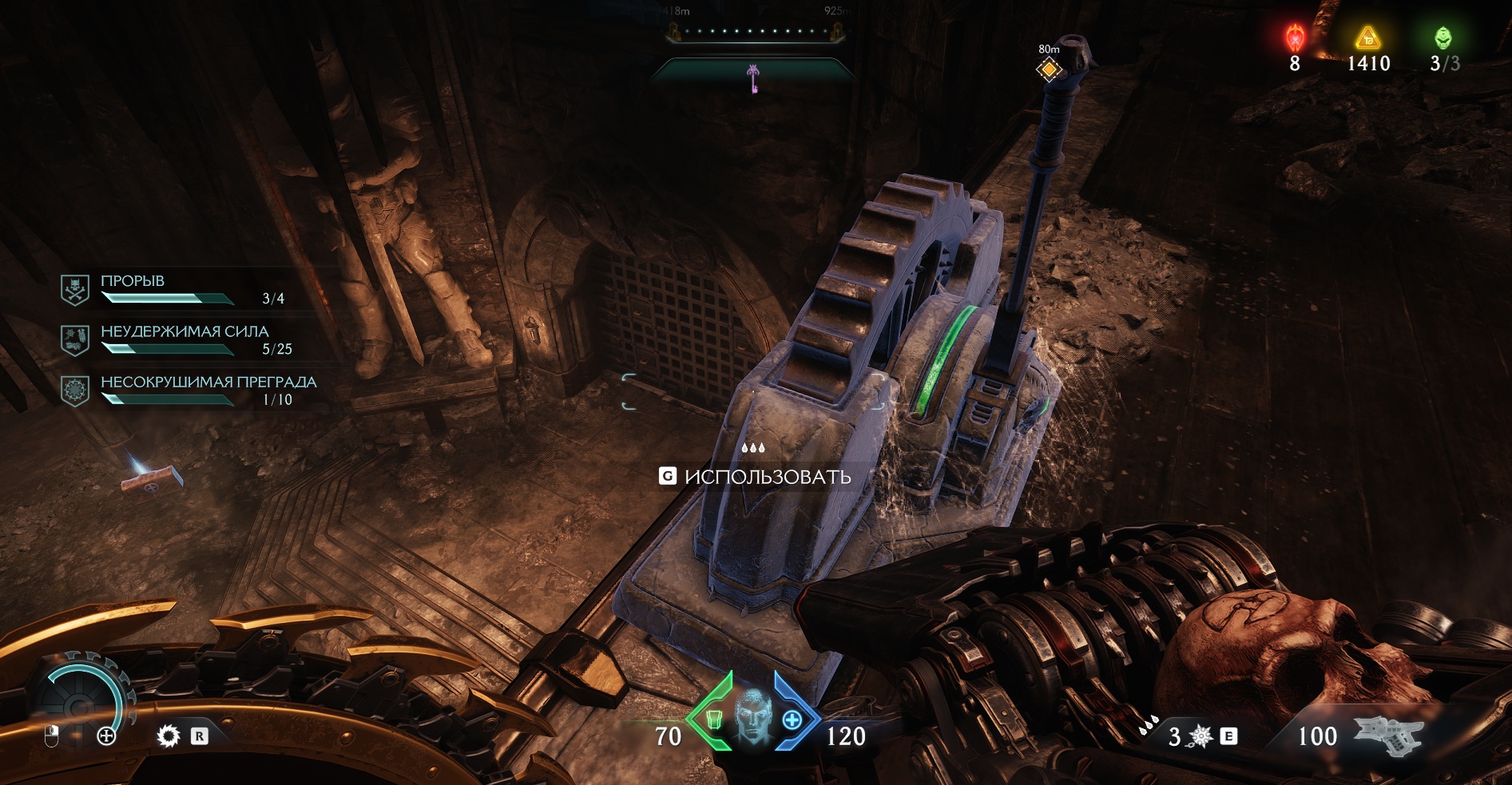Select the marine portrait in the centre HUD
This screenshot has height=785, width=1512.
752,716
